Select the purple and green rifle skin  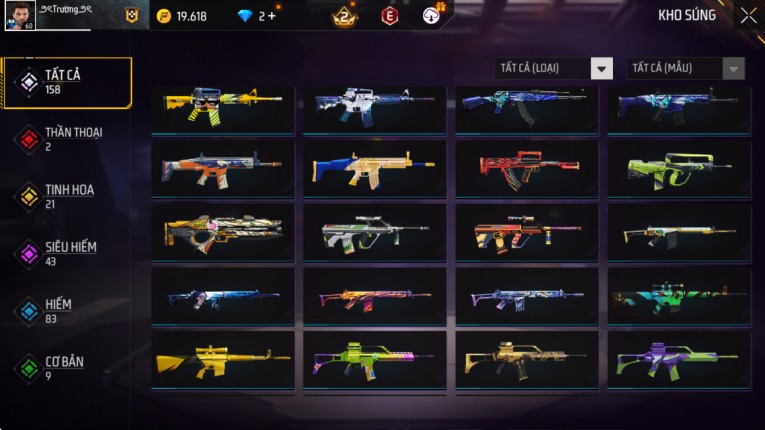tap(678, 359)
